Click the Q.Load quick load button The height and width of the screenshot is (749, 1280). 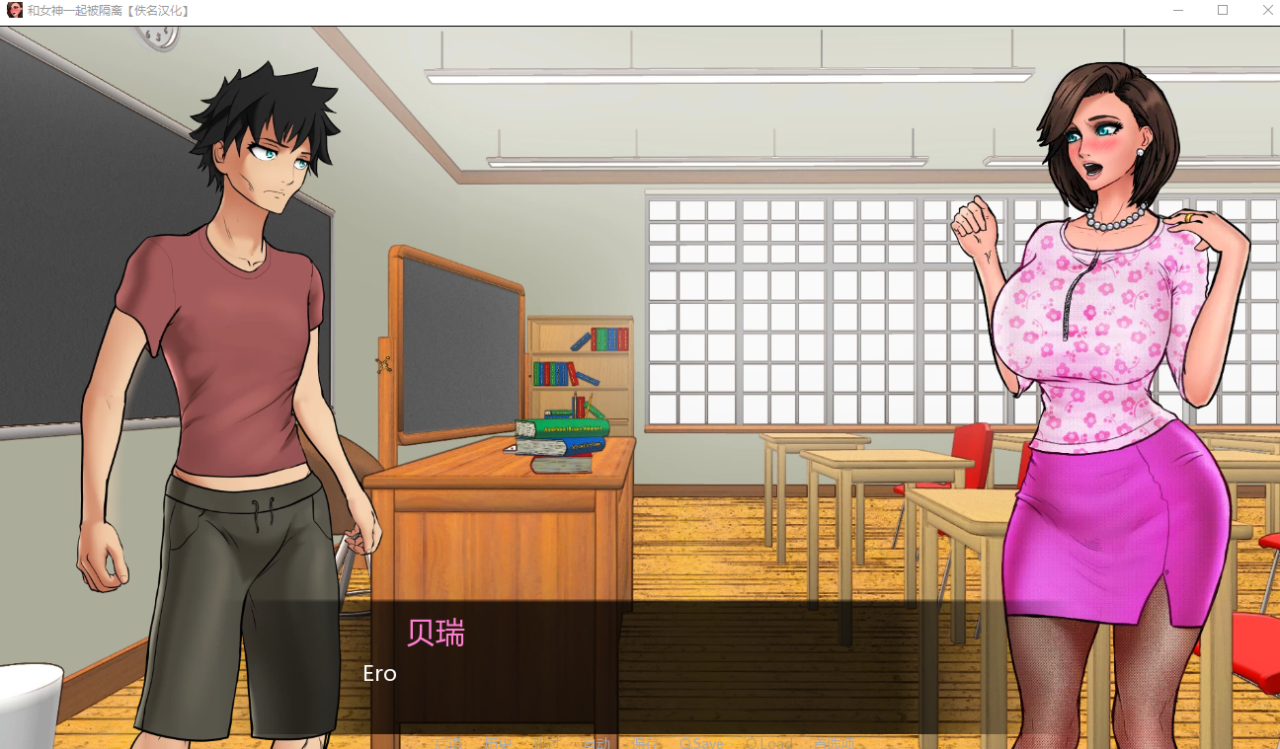[768, 743]
